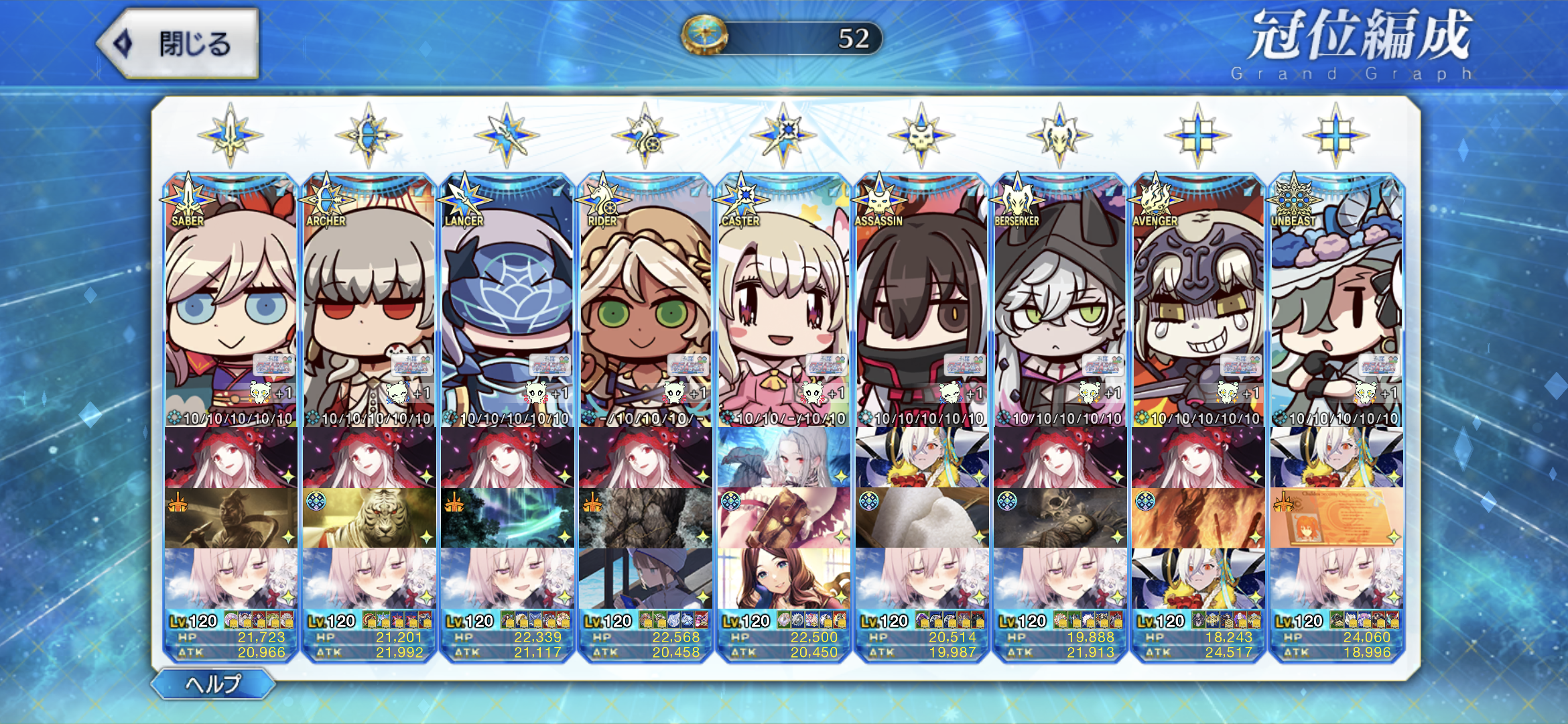Select the SABER servant card
This screenshot has width=1568, height=724.
[231, 302]
